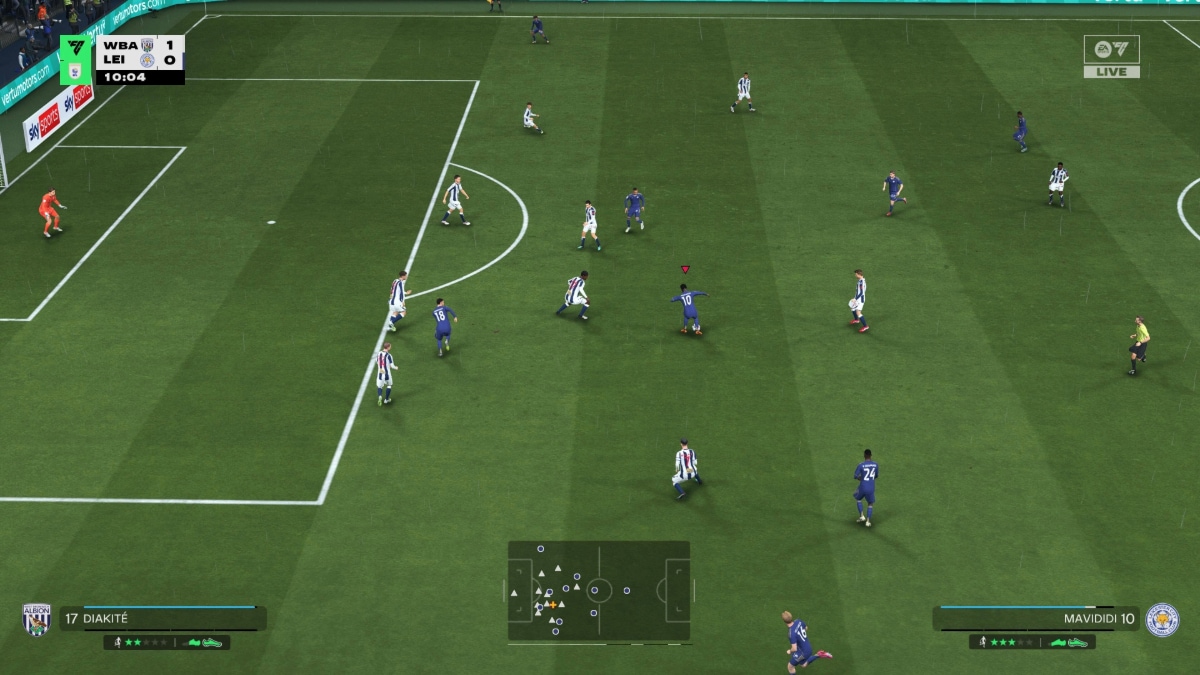The height and width of the screenshot is (675, 1200).
Task: Click the EA Live broadcast badge
Action: [1111, 56]
